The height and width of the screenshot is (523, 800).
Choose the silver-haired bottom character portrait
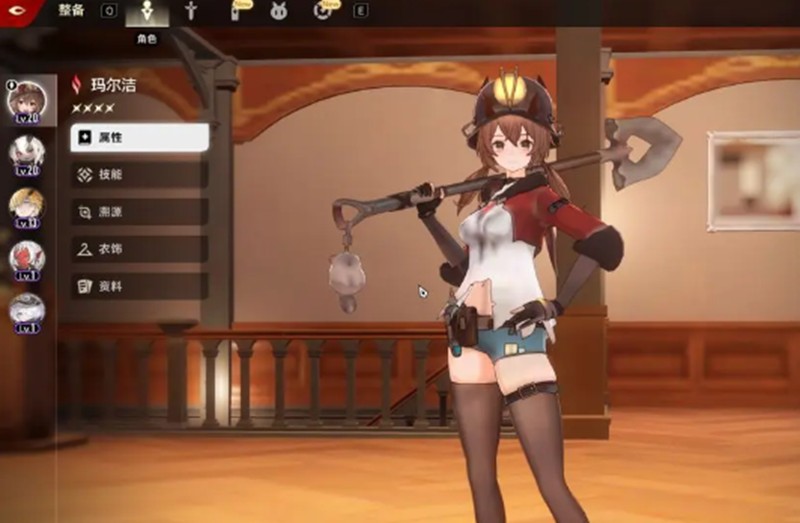[27, 310]
